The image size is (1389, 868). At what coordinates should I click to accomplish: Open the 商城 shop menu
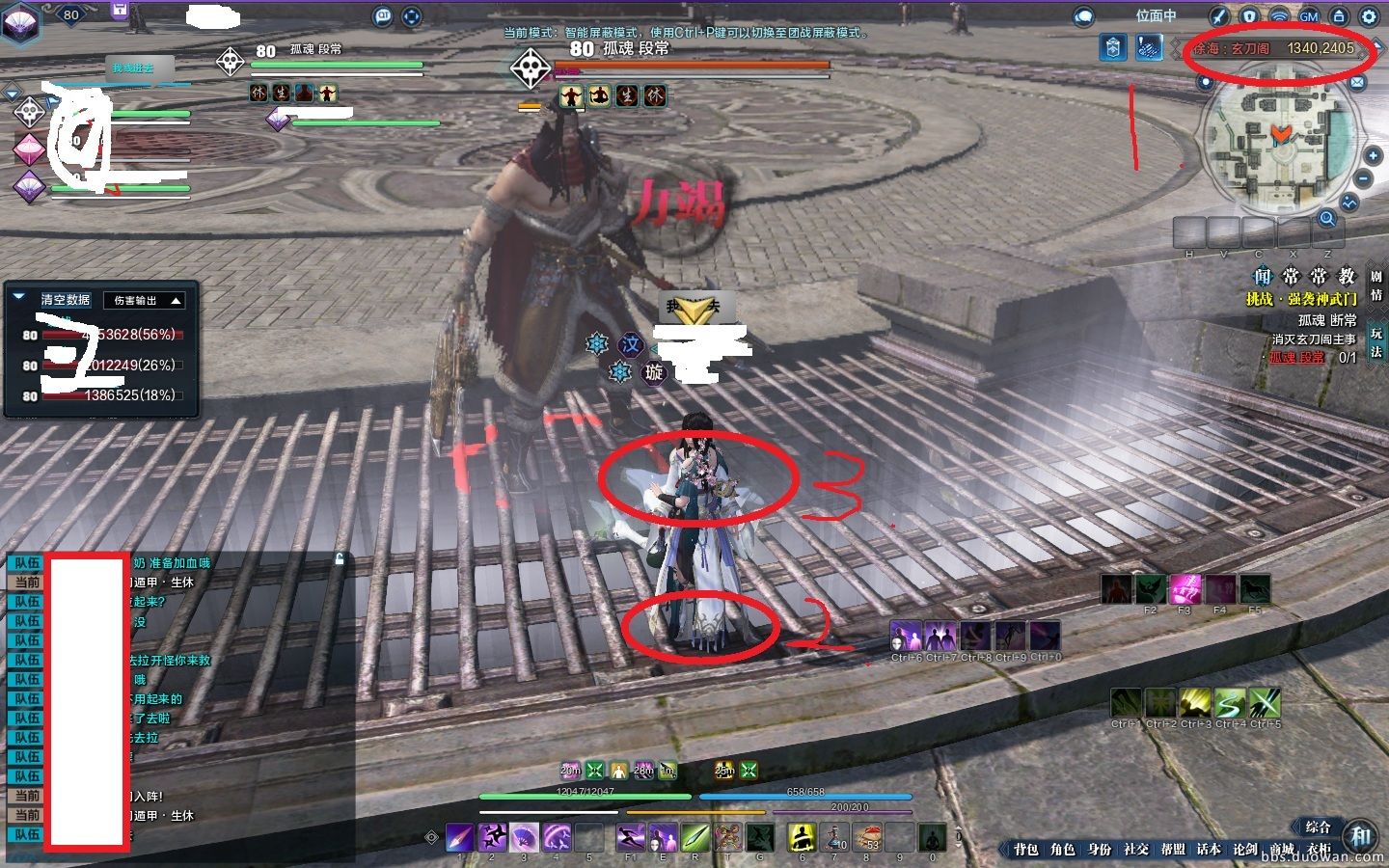(1282, 849)
